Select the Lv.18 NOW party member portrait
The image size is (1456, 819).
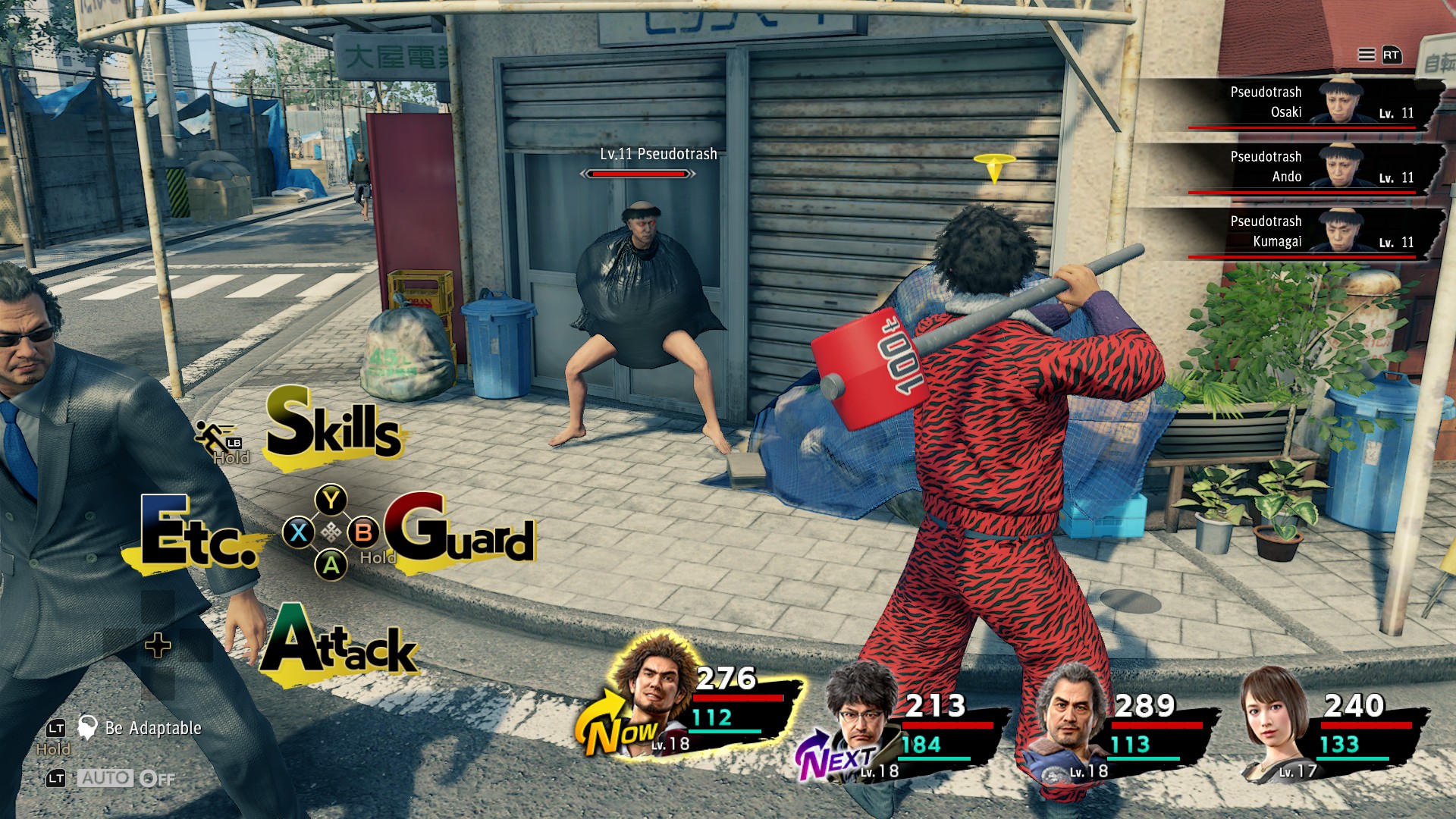click(x=657, y=692)
